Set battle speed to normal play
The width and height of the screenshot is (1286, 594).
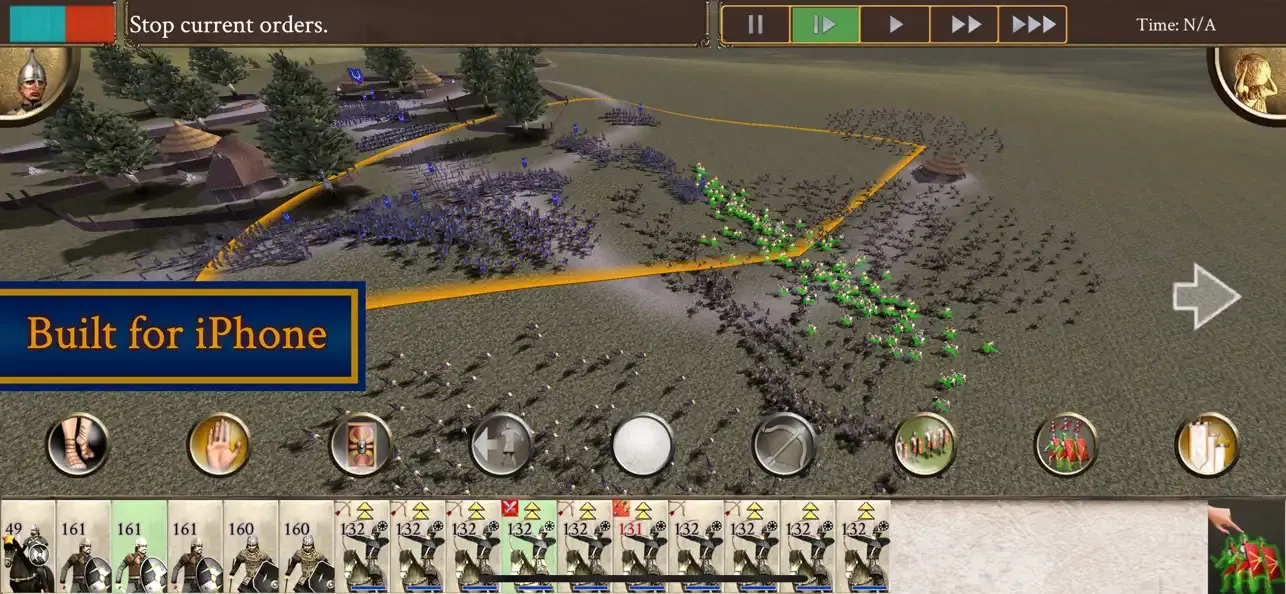coord(895,24)
